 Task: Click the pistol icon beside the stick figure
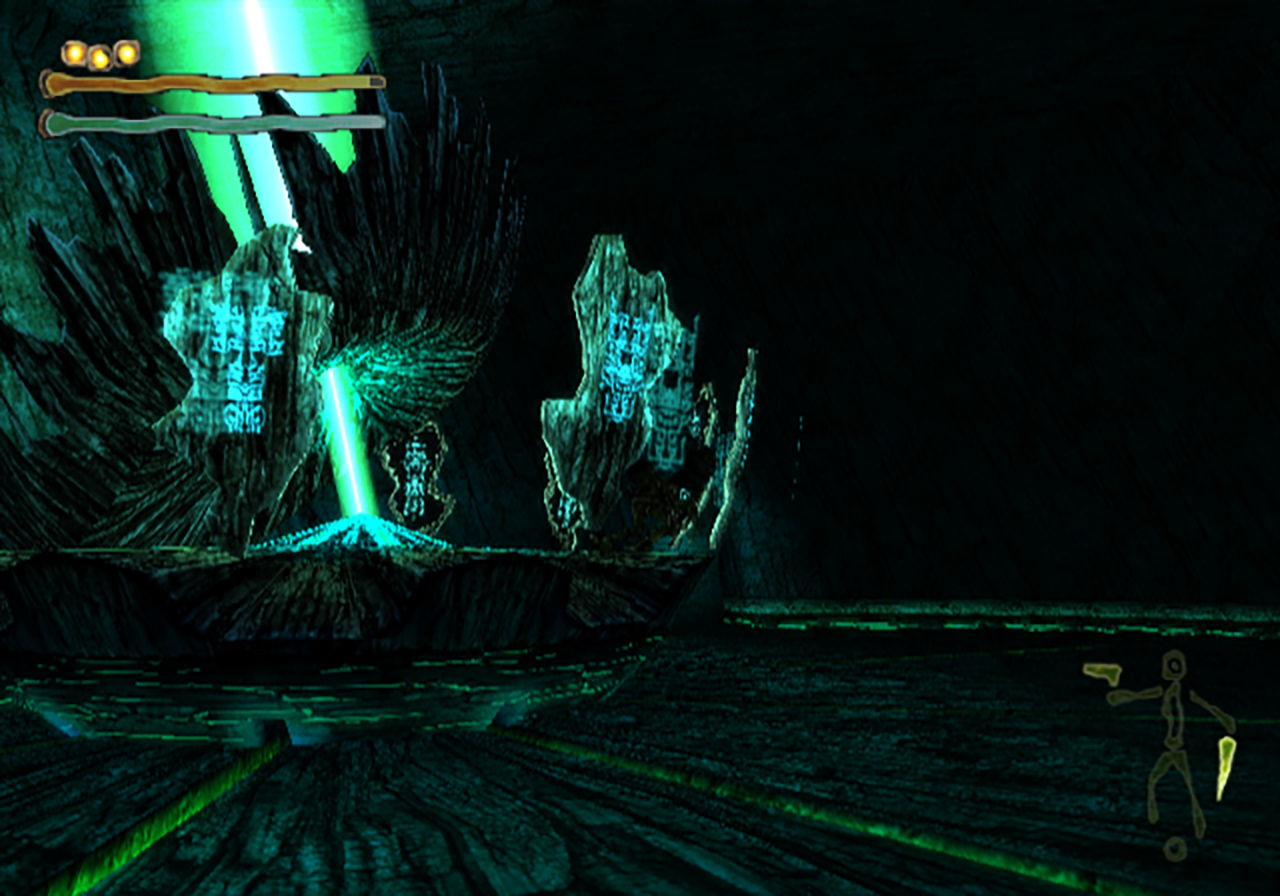[1102, 672]
